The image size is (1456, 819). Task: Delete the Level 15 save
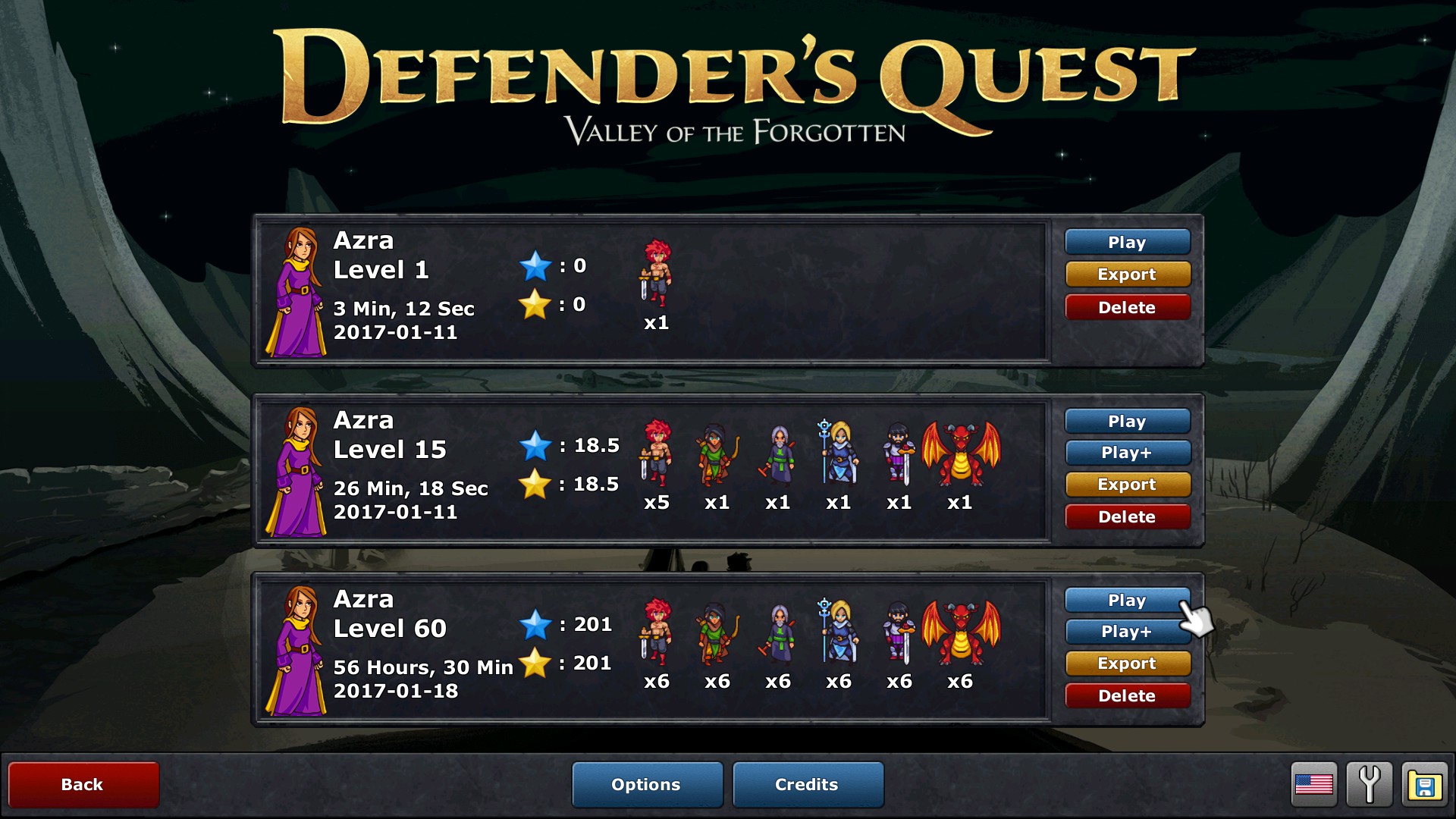[1128, 516]
